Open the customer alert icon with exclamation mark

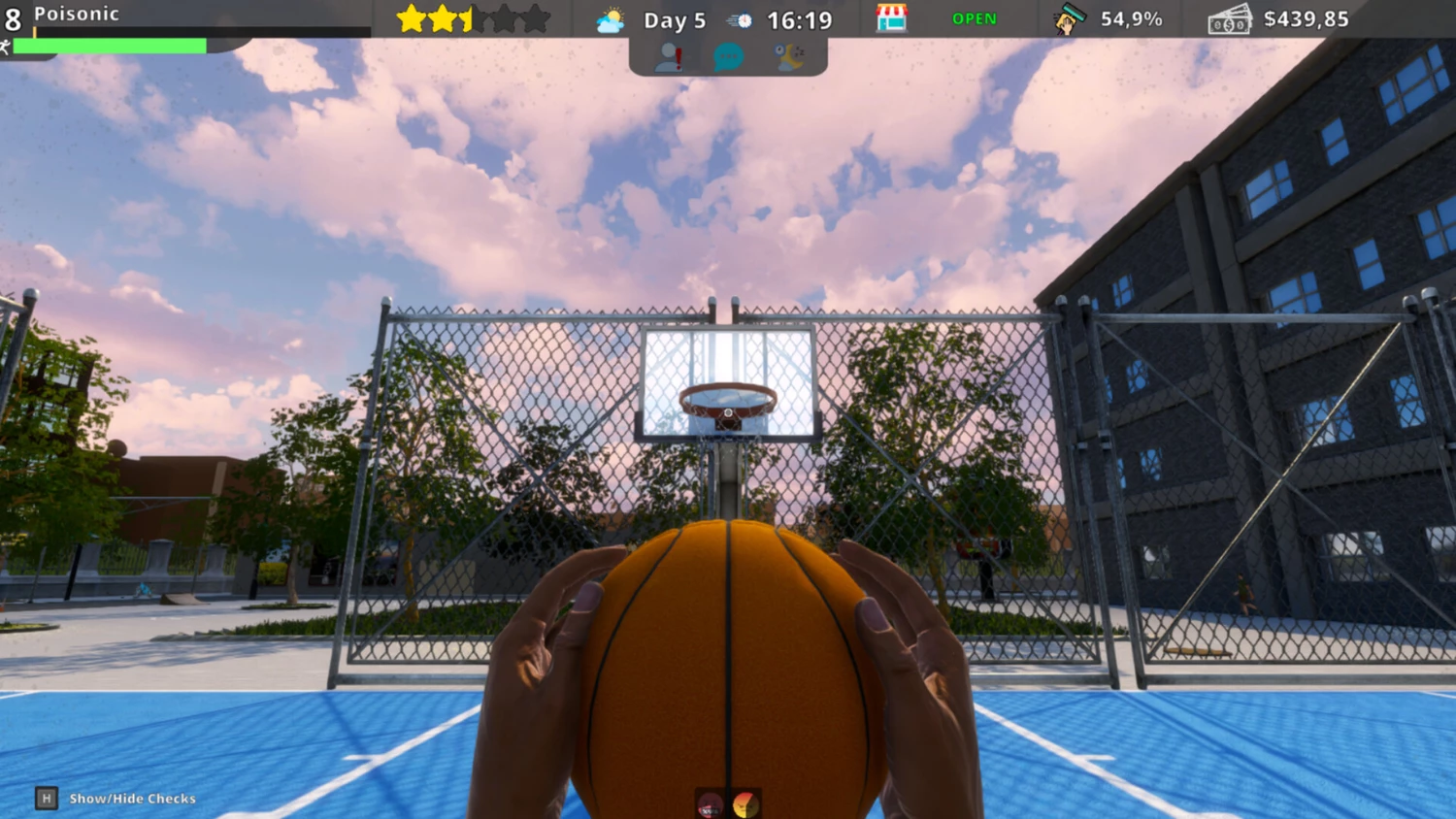coord(669,57)
